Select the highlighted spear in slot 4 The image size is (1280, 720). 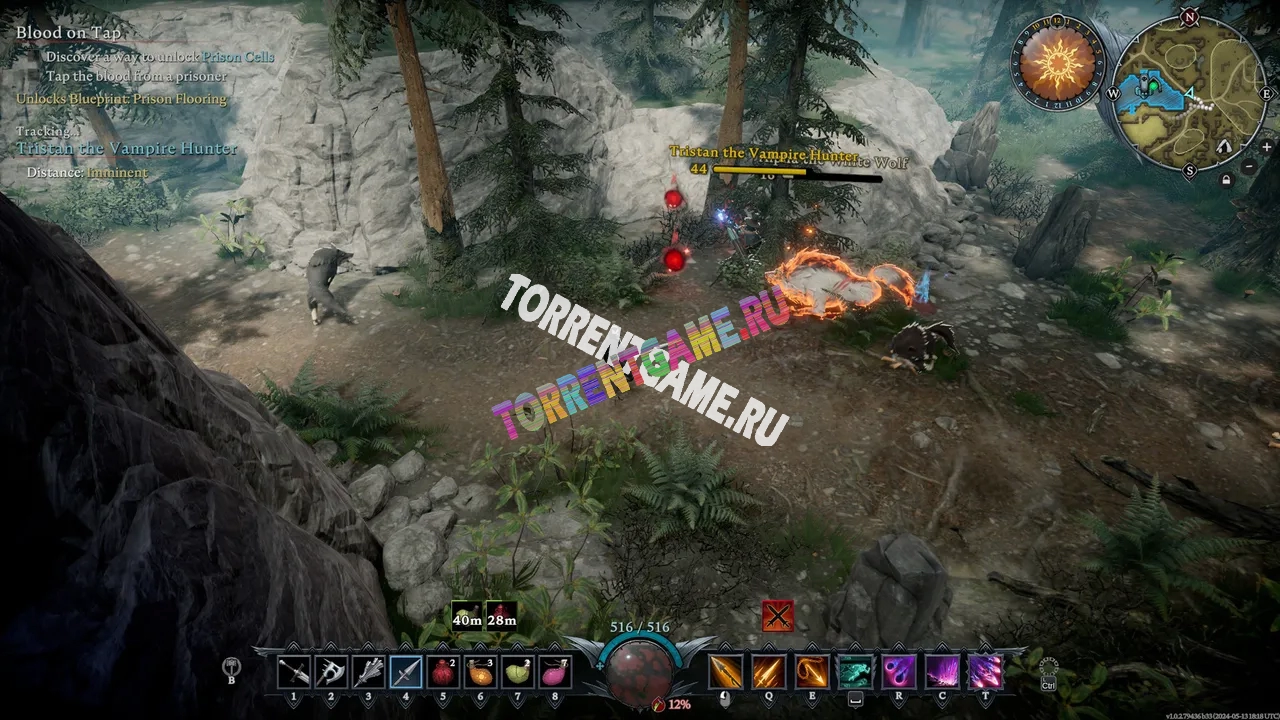[x=406, y=671]
